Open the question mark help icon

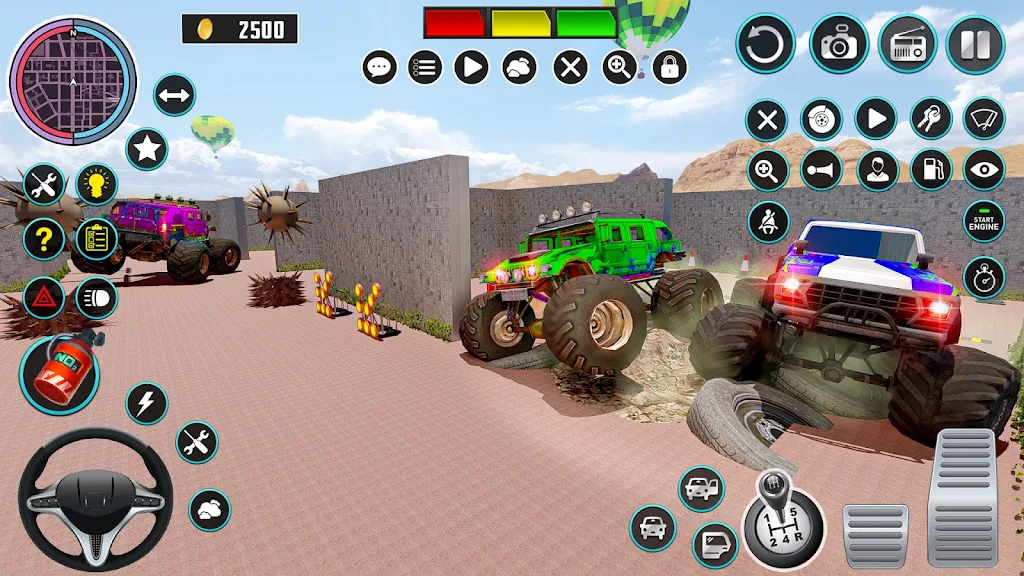pos(44,239)
